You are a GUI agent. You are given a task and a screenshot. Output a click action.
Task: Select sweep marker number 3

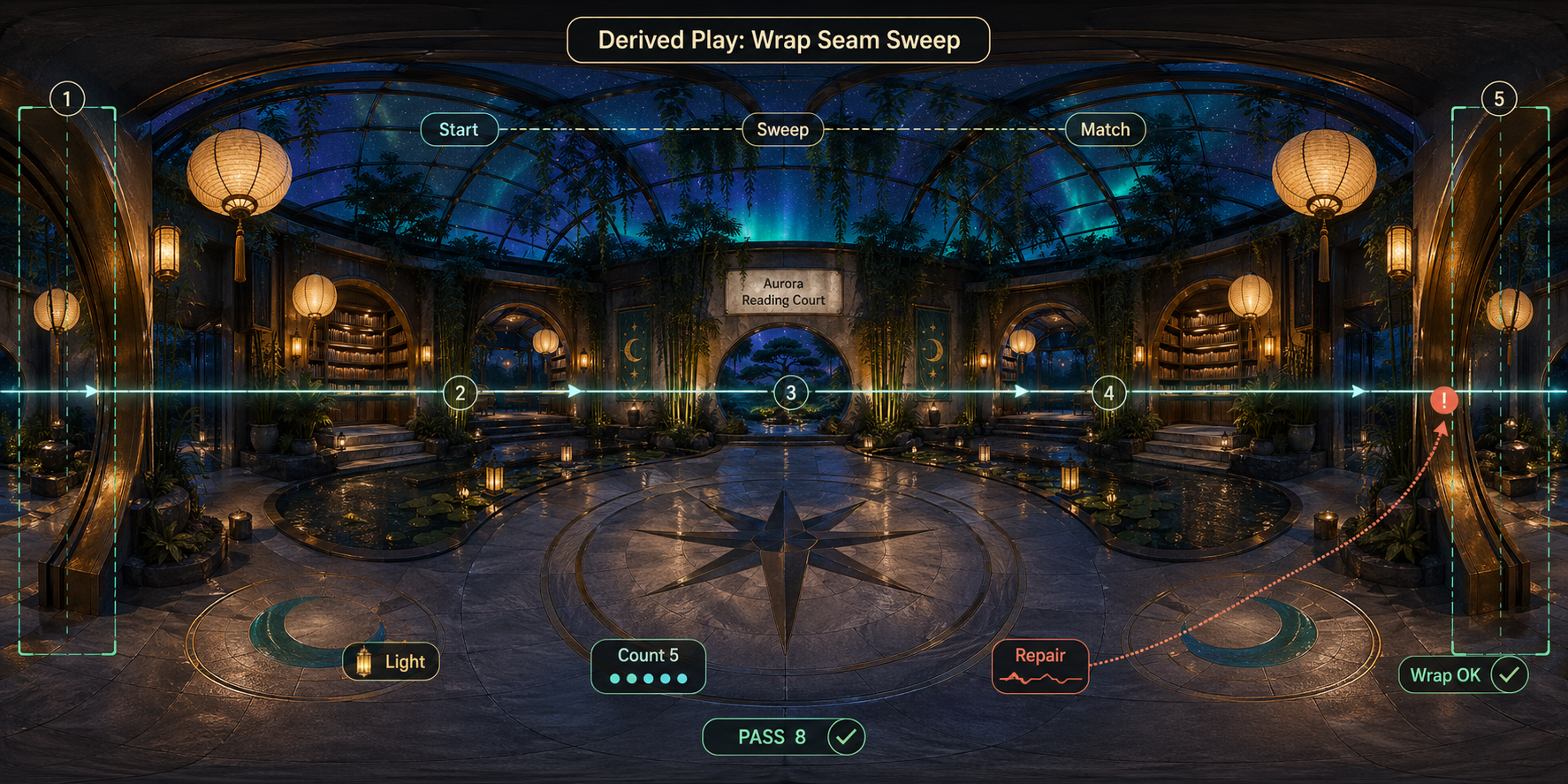791,393
